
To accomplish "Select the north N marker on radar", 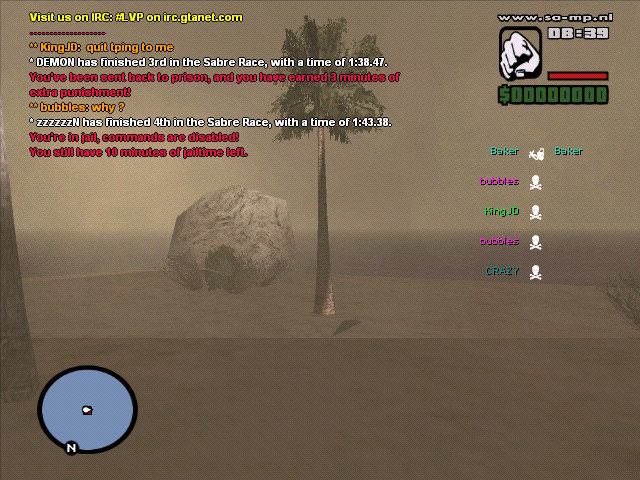I will pos(70,448).
